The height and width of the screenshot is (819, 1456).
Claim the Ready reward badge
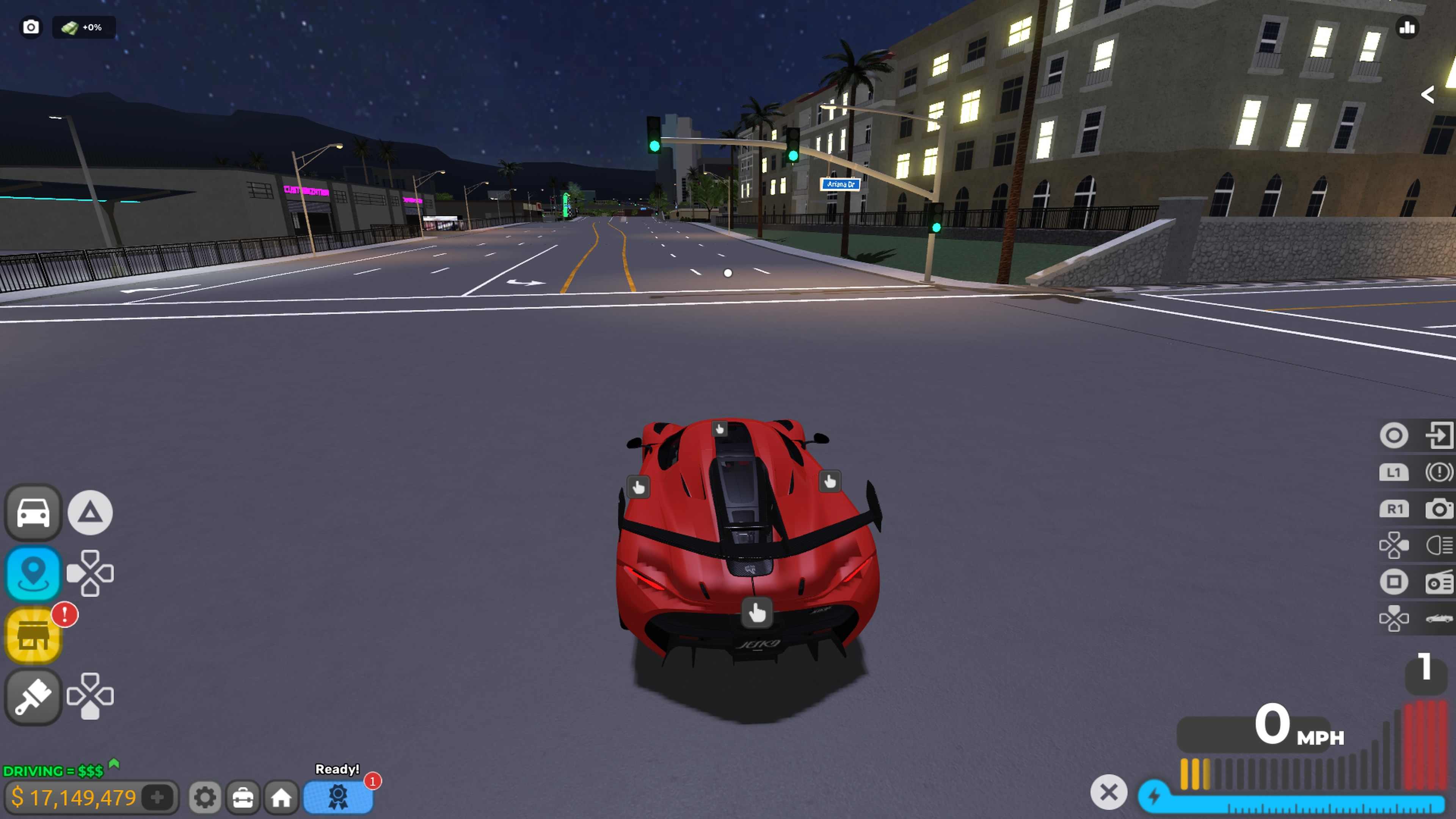click(338, 796)
